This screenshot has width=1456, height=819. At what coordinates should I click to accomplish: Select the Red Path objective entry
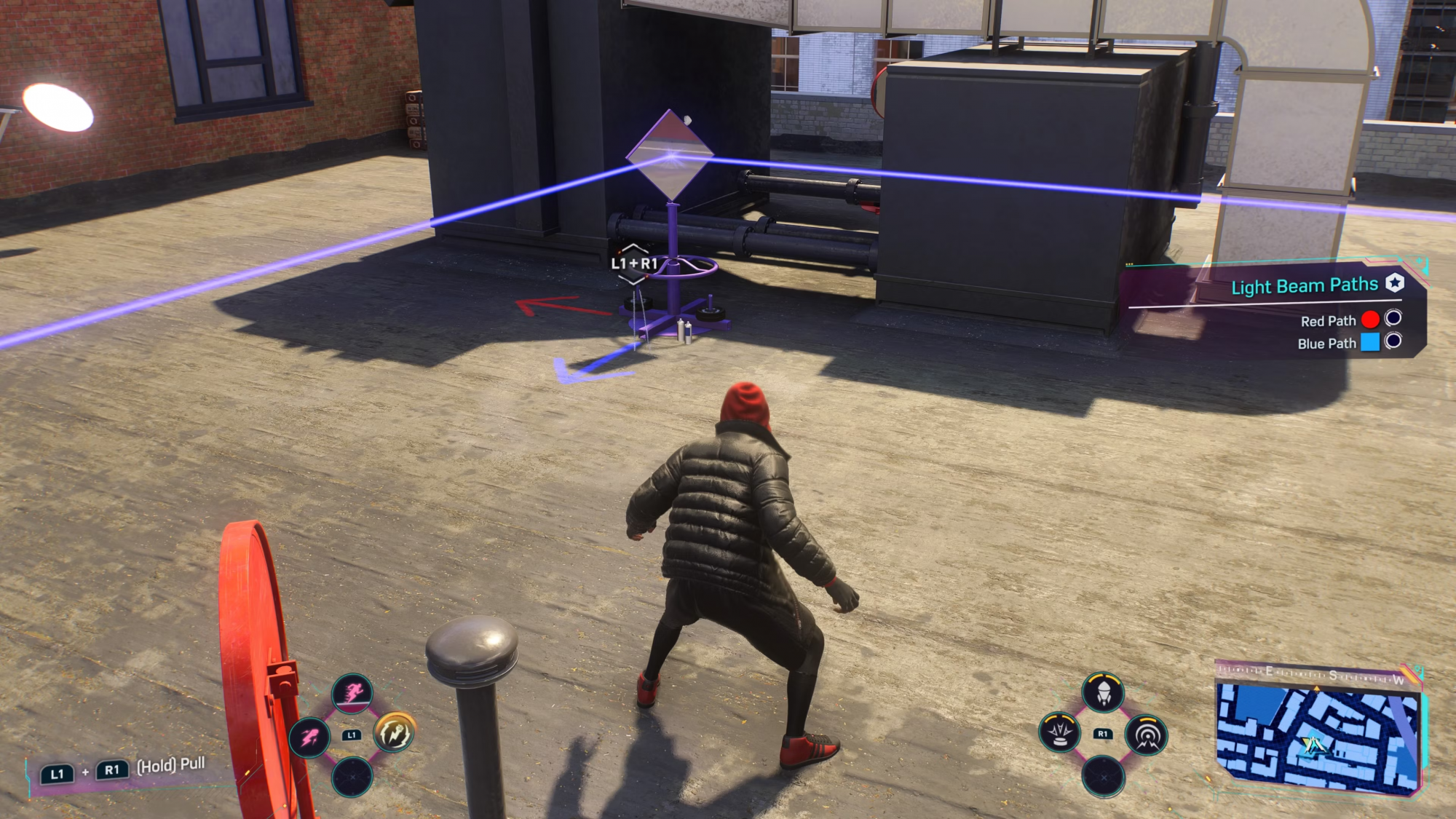coord(1329,320)
